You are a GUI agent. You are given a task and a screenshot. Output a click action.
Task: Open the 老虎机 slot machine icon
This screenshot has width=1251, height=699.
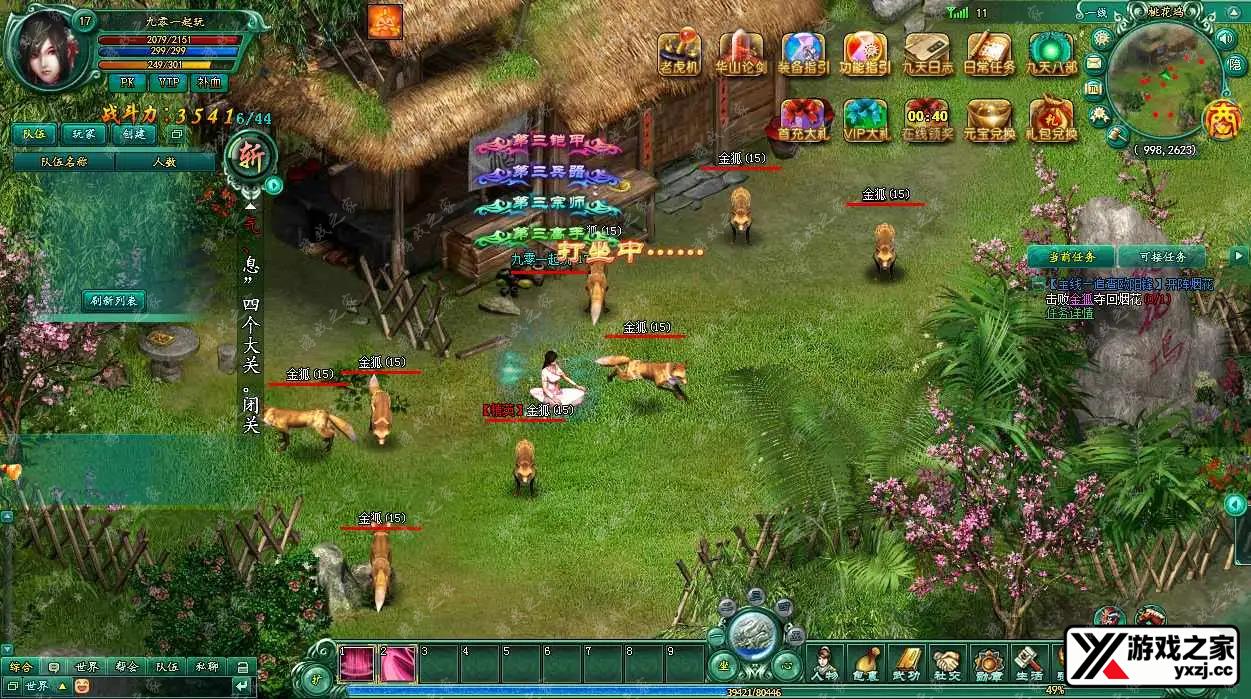tap(680, 51)
